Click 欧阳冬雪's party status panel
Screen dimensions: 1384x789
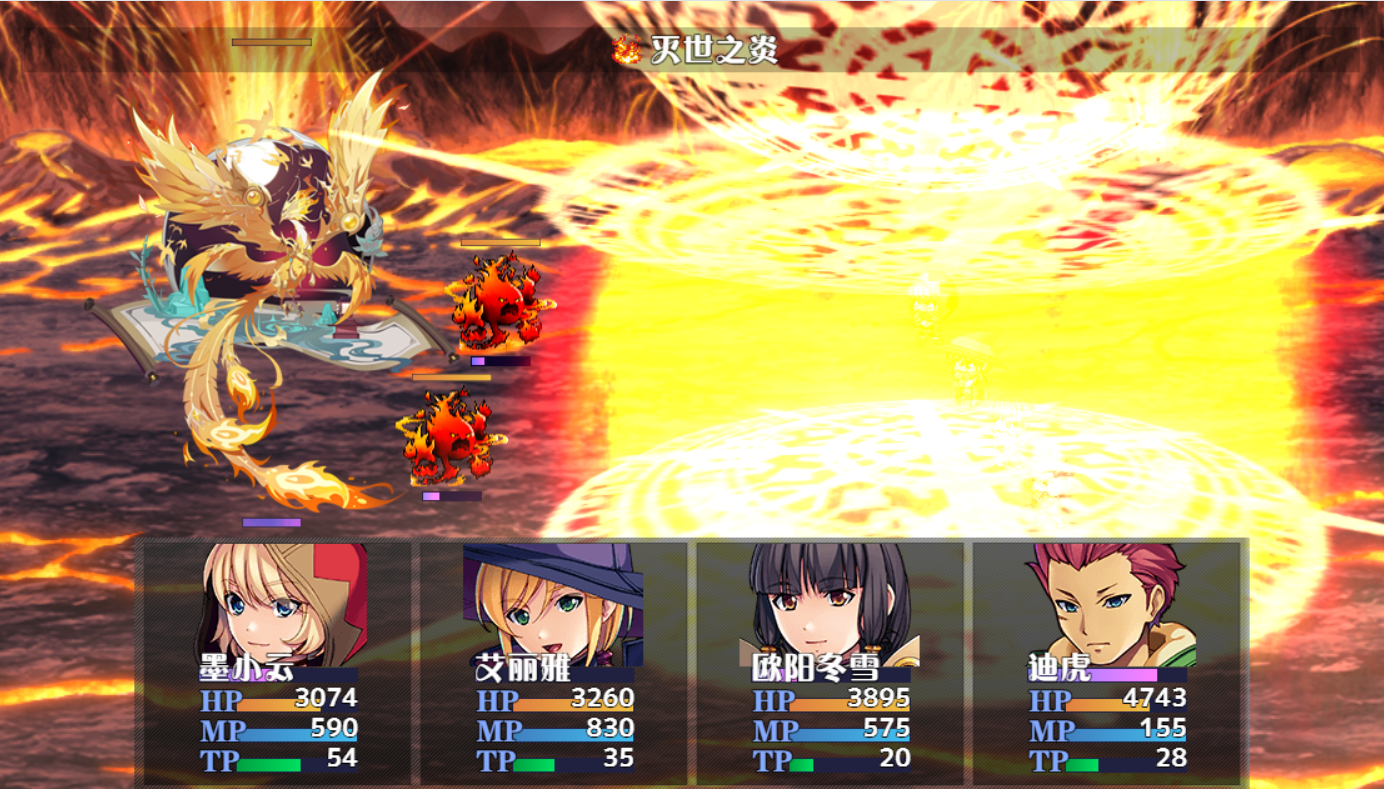[830, 660]
